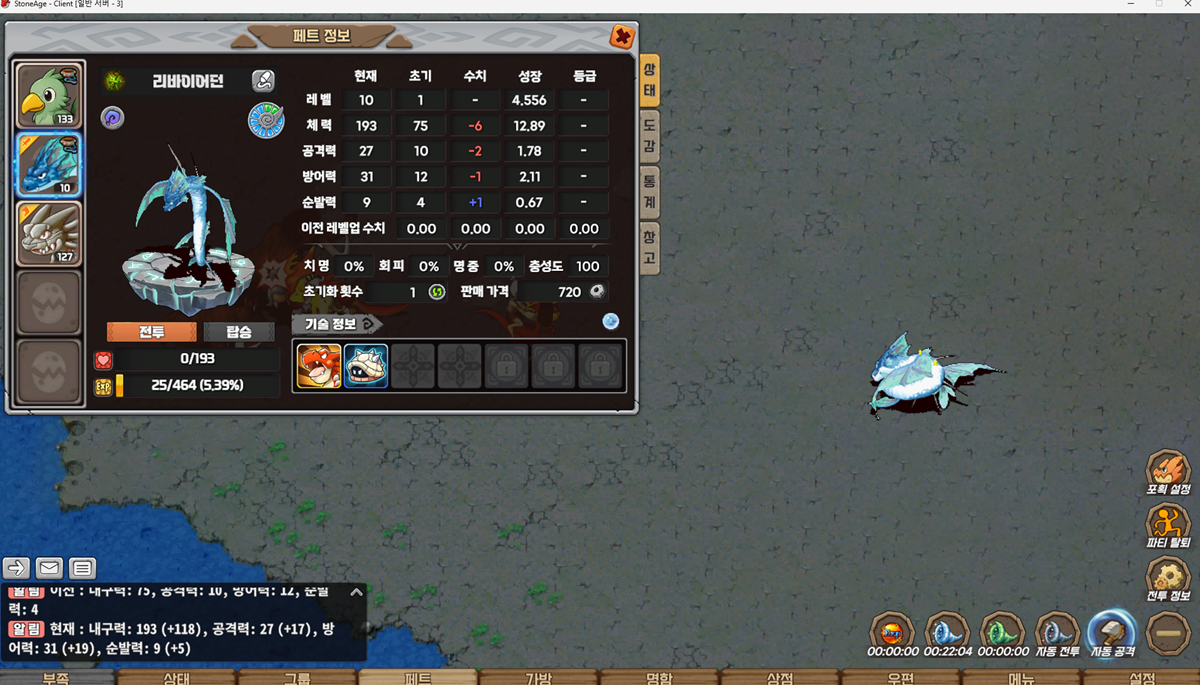Click the 전투 battle button
This screenshot has height=685, width=1200.
tap(151, 332)
